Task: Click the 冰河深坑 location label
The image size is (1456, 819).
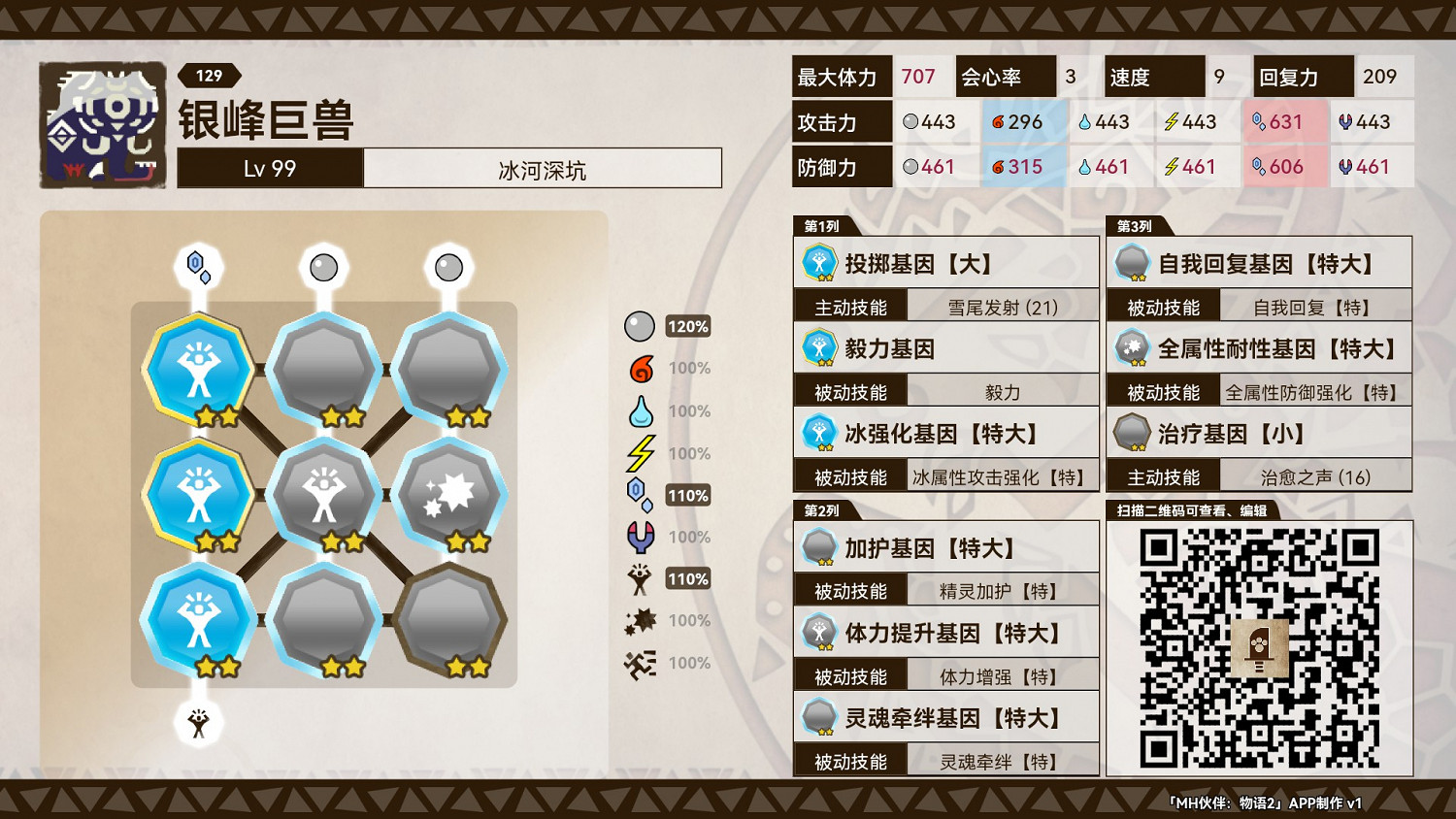Action: coord(542,168)
